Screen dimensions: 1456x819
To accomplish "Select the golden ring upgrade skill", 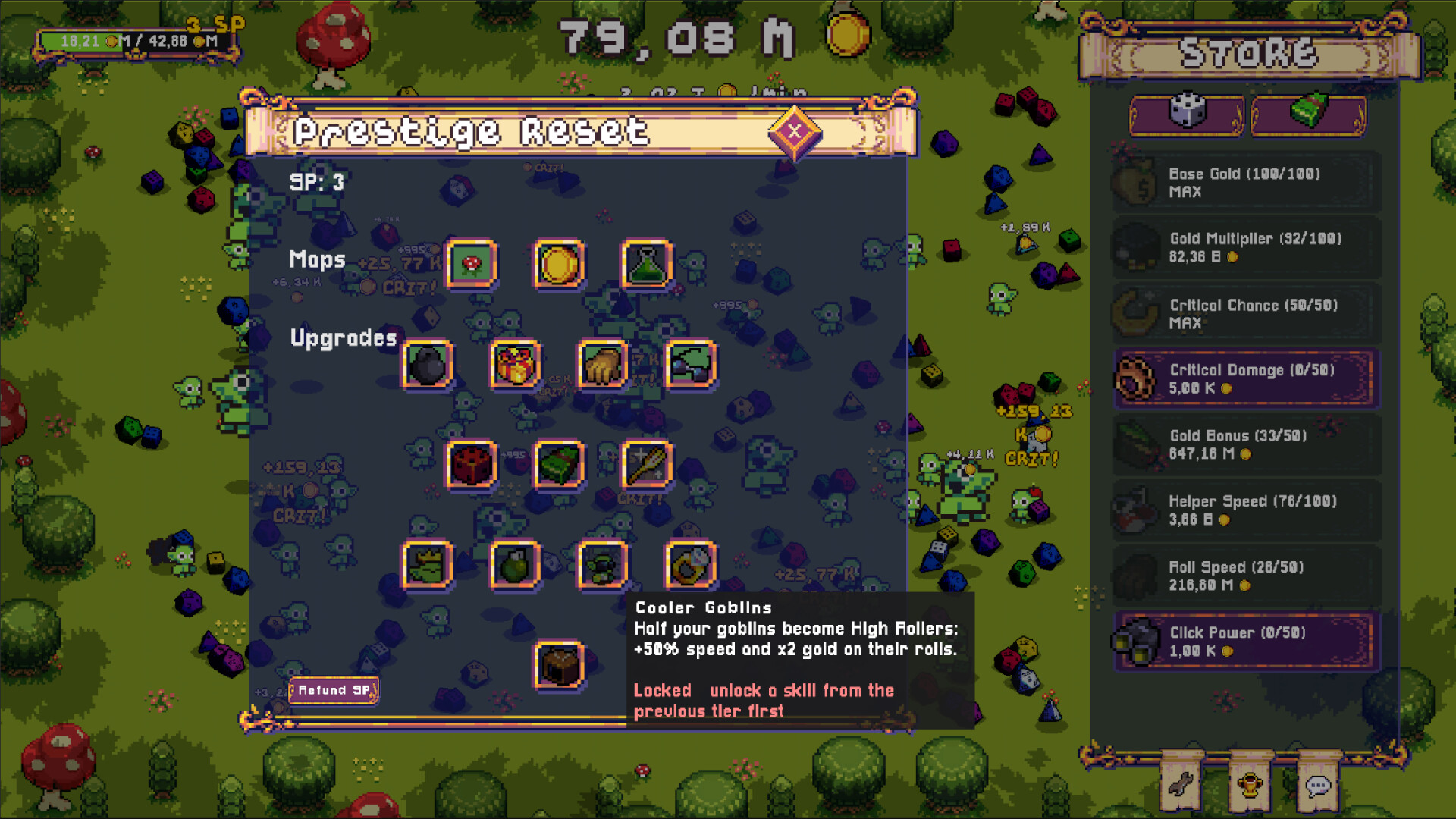I will coord(689,564).
